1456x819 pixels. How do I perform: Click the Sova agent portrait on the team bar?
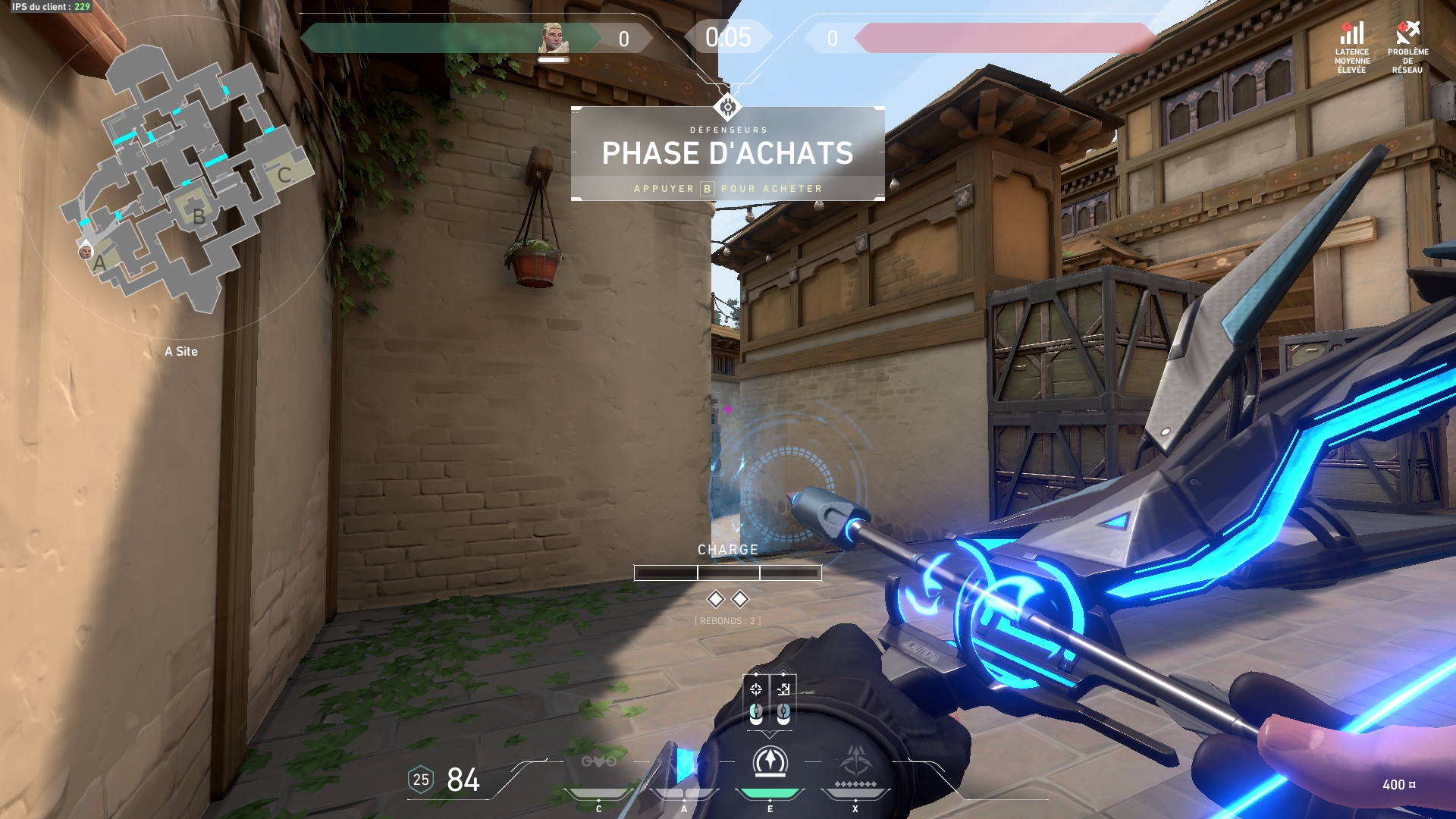click(x=552, y=38)
